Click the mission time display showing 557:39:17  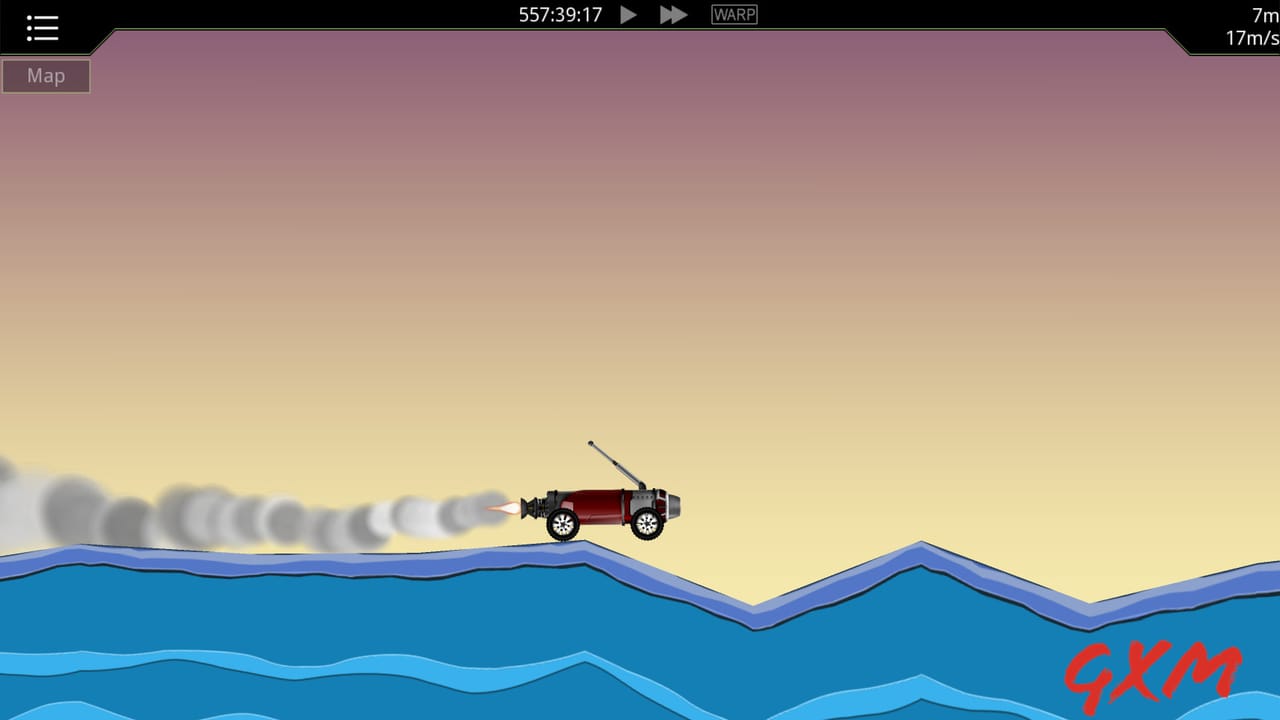click(561, 14)
